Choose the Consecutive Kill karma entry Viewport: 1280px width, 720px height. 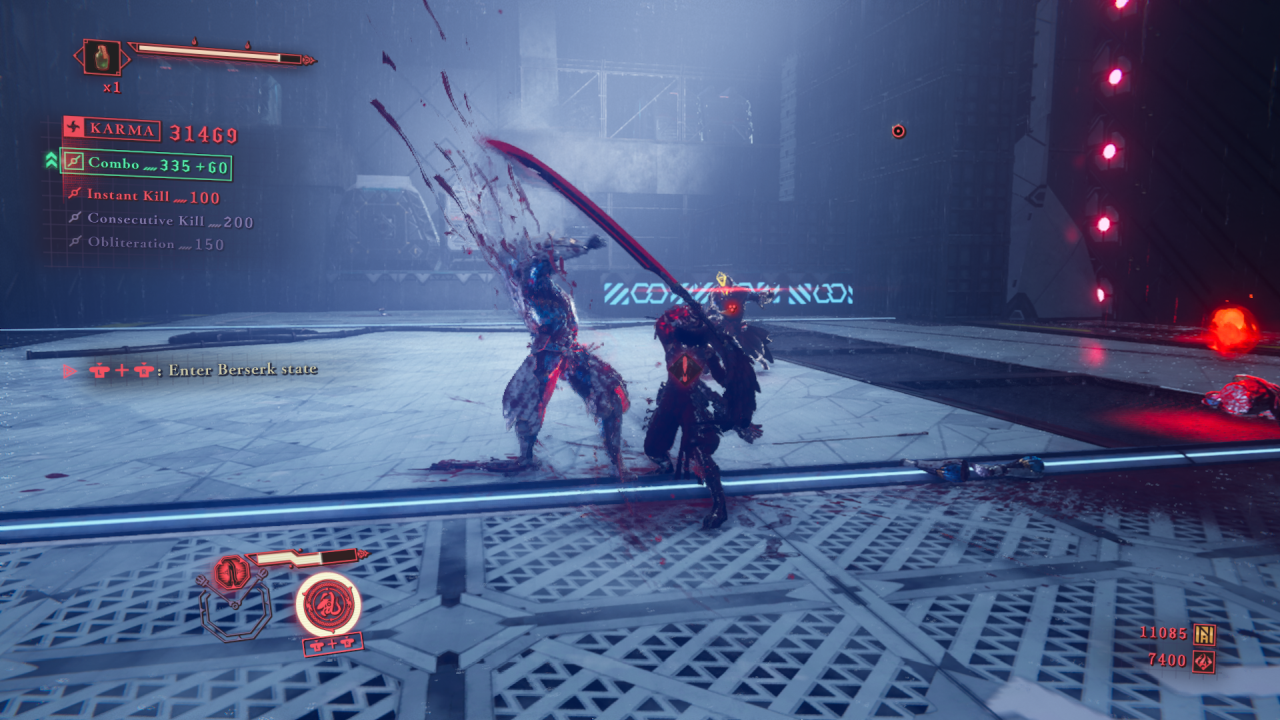pyautogui.click(x=160, y=220)
